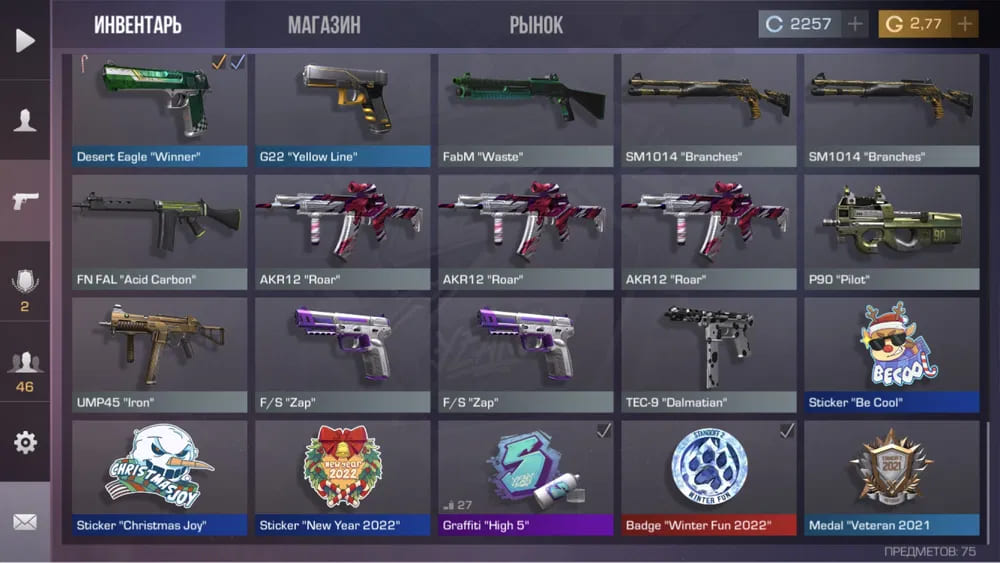Select the P90 "Pilot" skin

(x=892, y=232)
